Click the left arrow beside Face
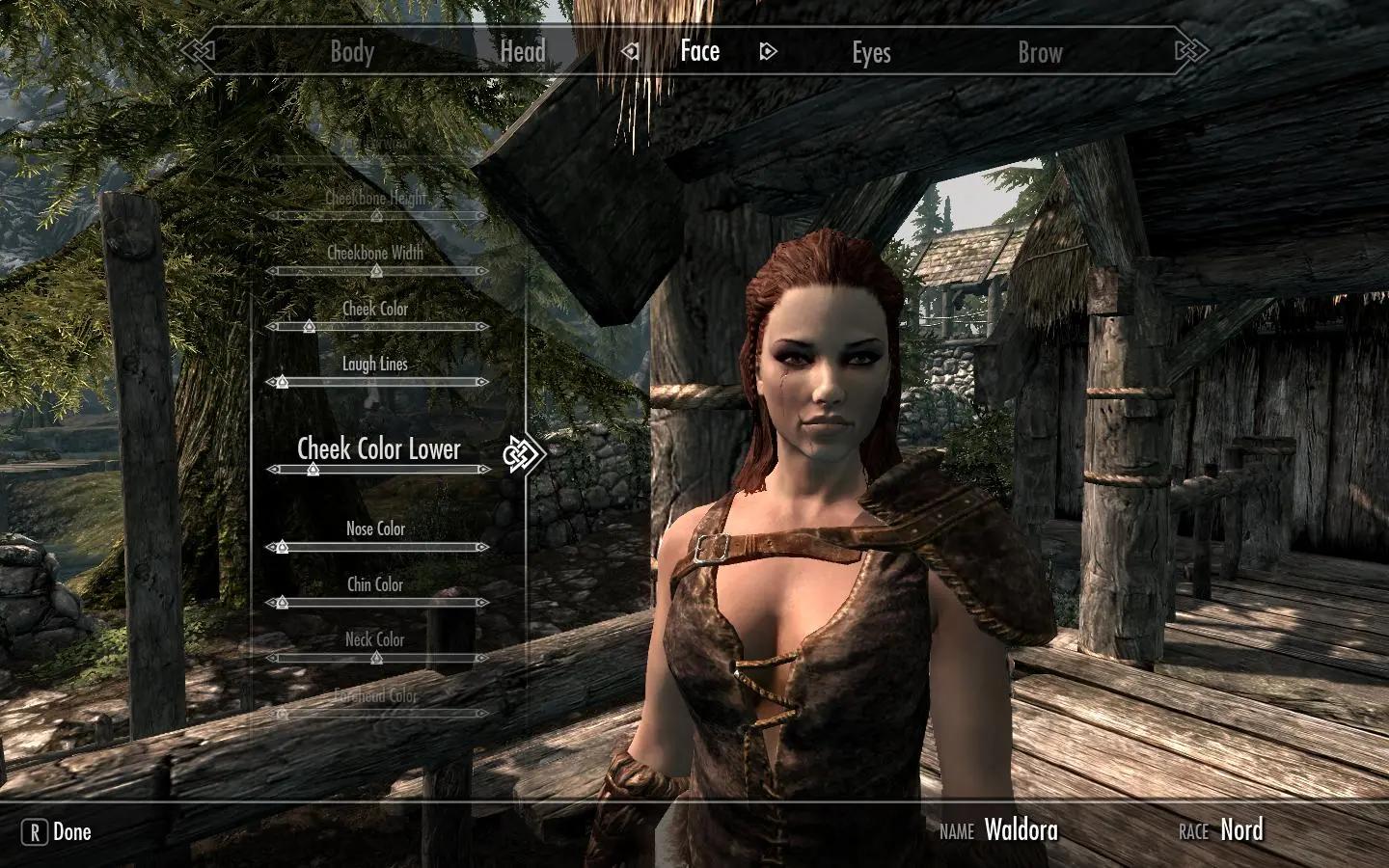1389x868 pixels. (x=630, y=51)
